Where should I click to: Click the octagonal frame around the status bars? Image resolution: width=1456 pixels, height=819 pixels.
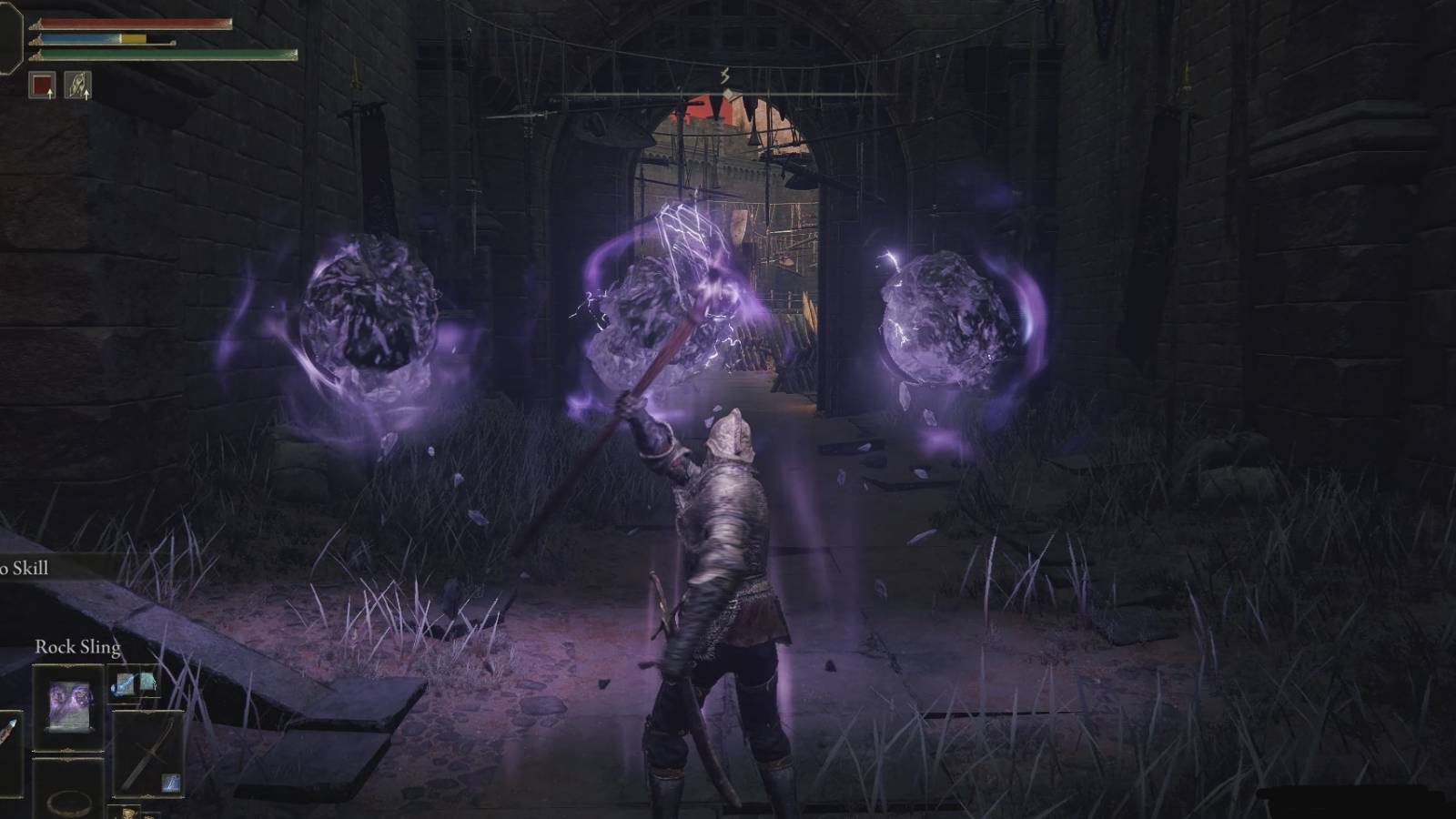[11, 36]
